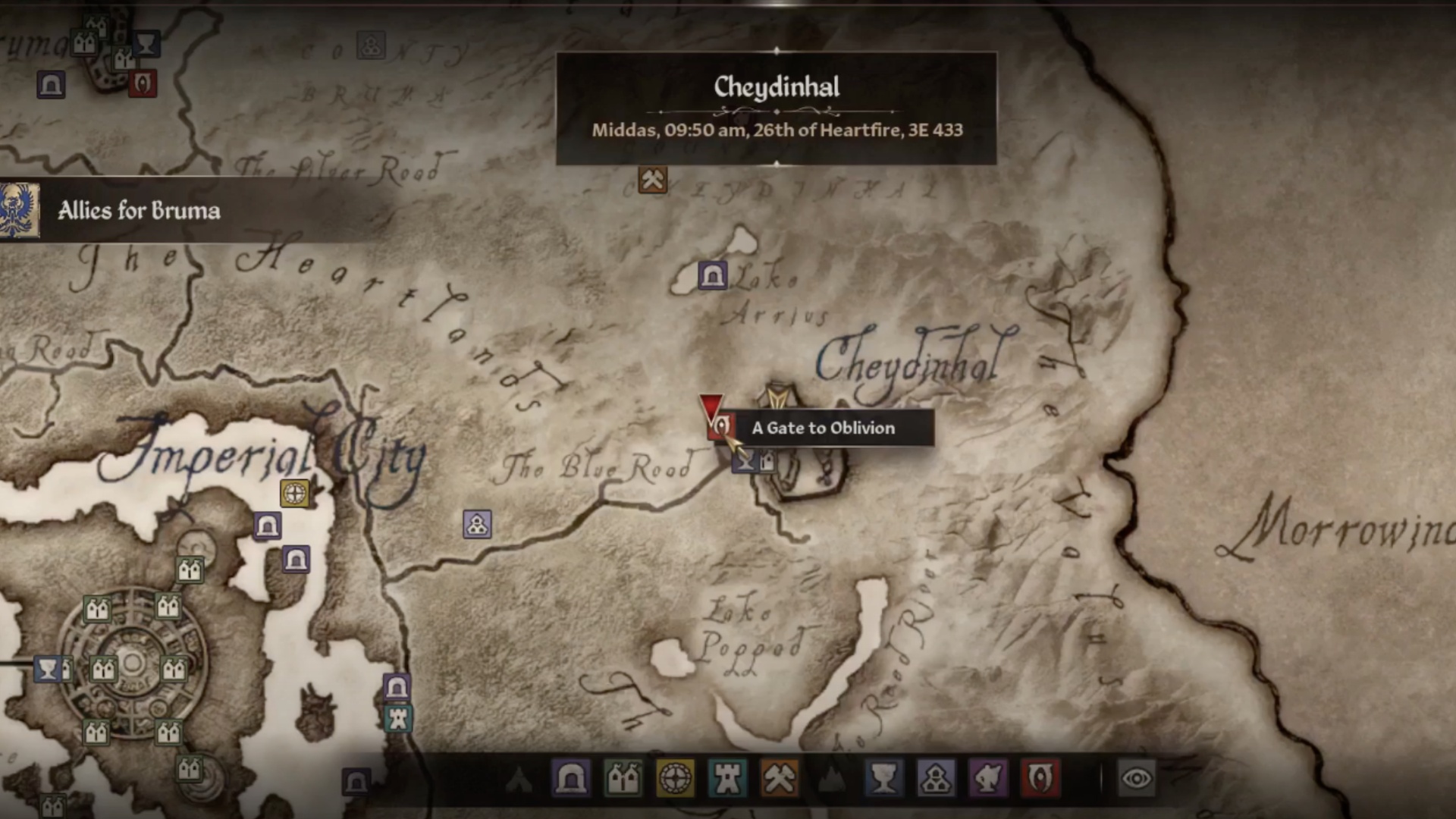Toggle the yellow round wheel map filter
This screenshot has width=1456, height=819.
point(675,778)
